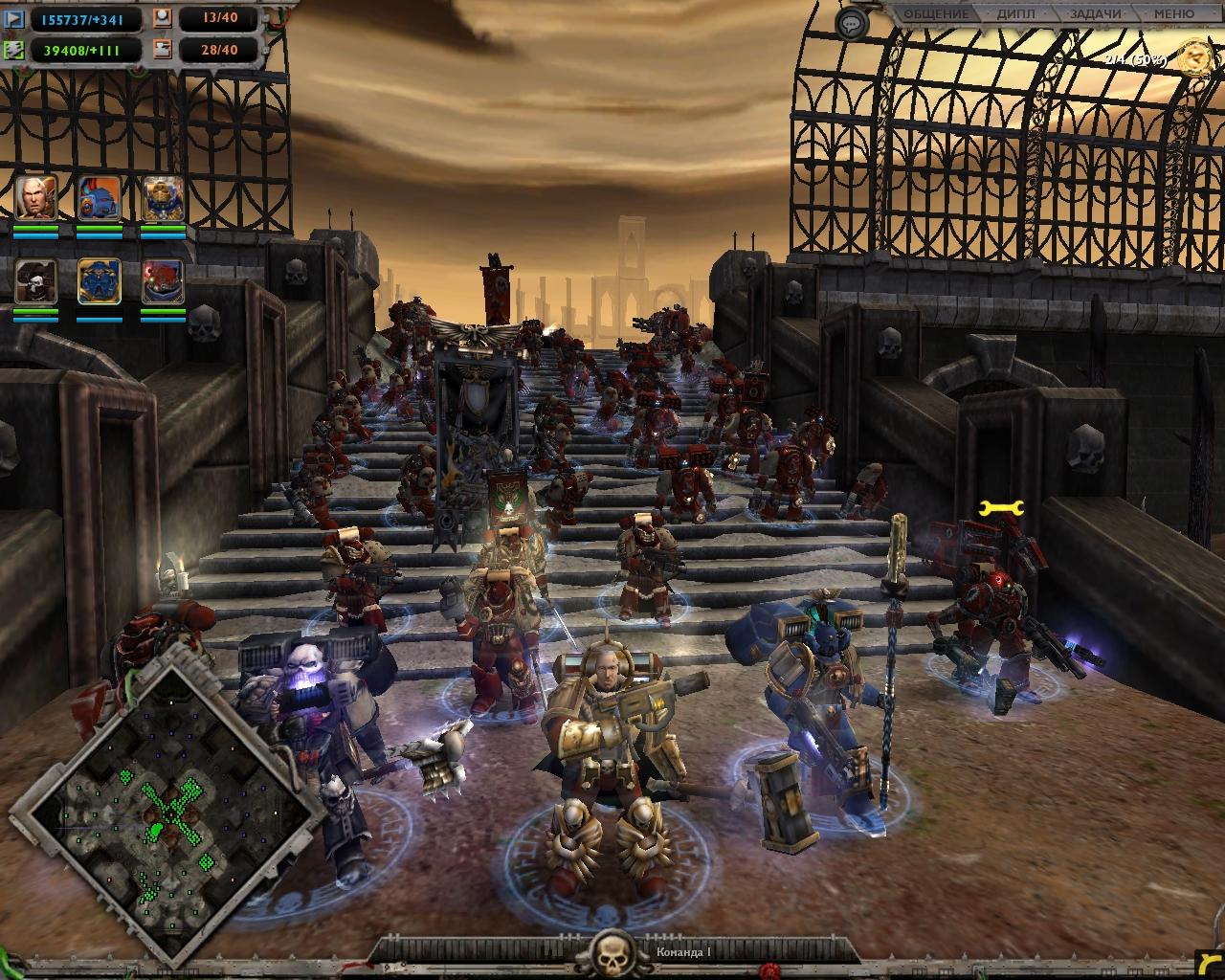Image resolution: width=1225 pixels, height=980 pixels.
Task: Click the yellow corner arrow button
Action: (1211, 967)
